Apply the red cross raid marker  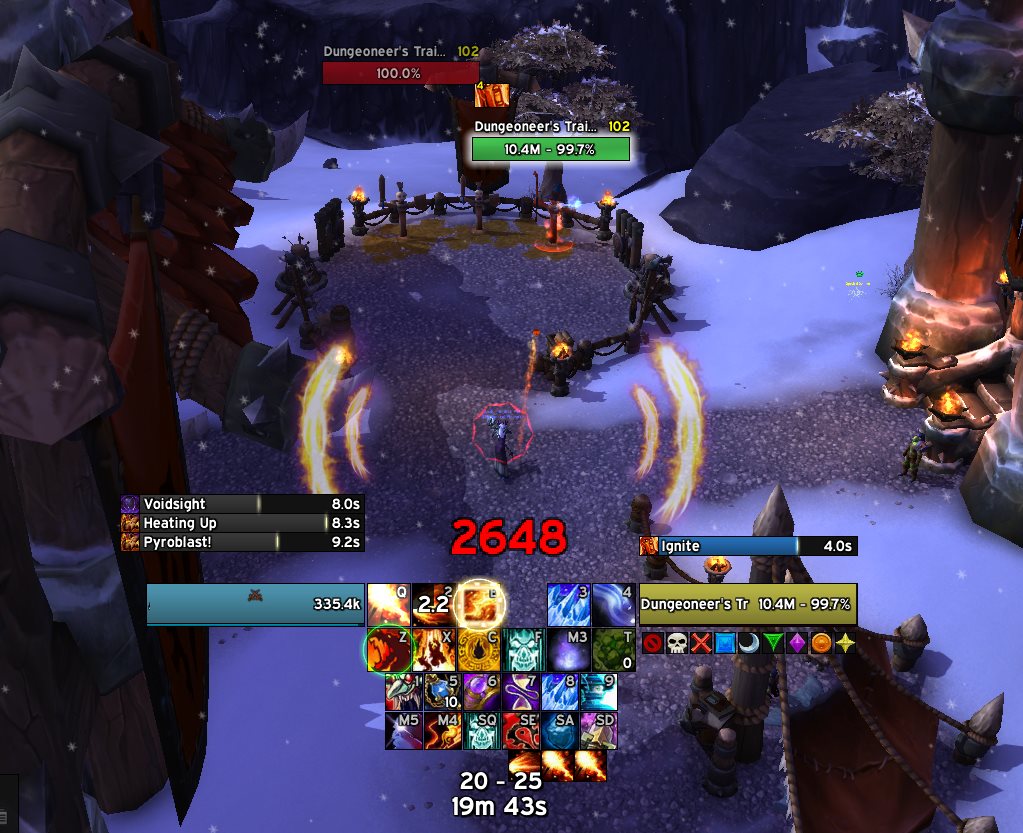point(700,643)
